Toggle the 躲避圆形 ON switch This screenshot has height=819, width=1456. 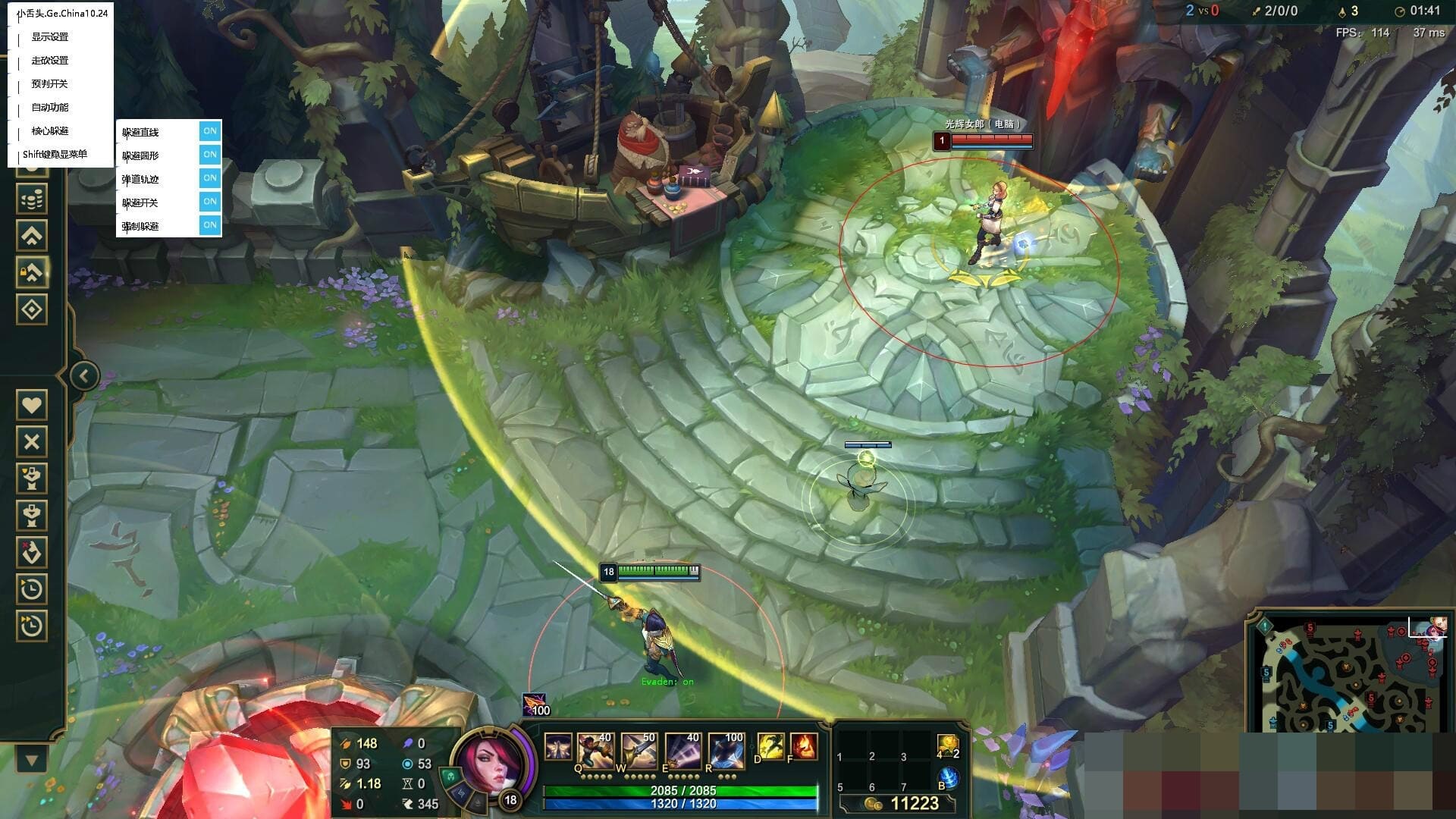click(210, 155)
